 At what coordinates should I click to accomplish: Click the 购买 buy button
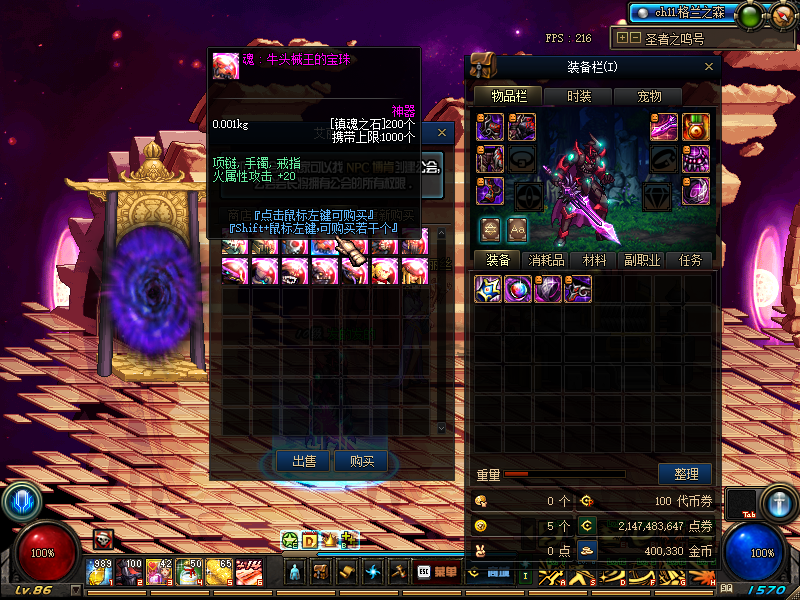pyautogui.click(x=361, y=461)
